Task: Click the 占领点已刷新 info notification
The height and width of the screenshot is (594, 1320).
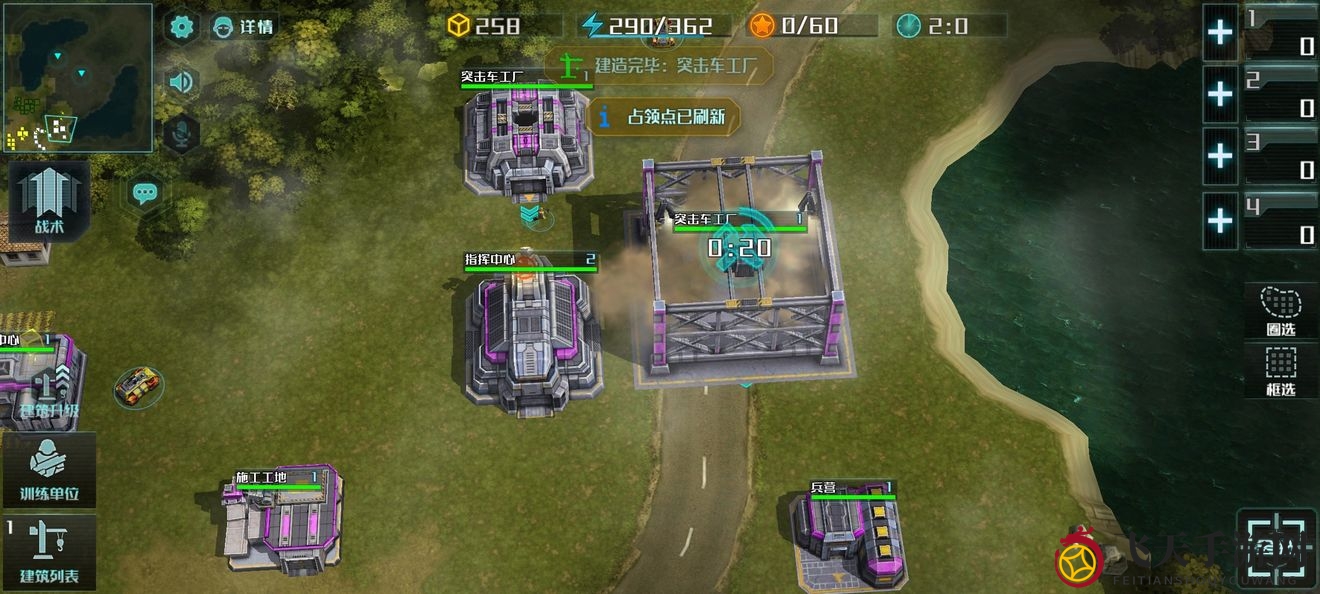Action: pos(664,117)
